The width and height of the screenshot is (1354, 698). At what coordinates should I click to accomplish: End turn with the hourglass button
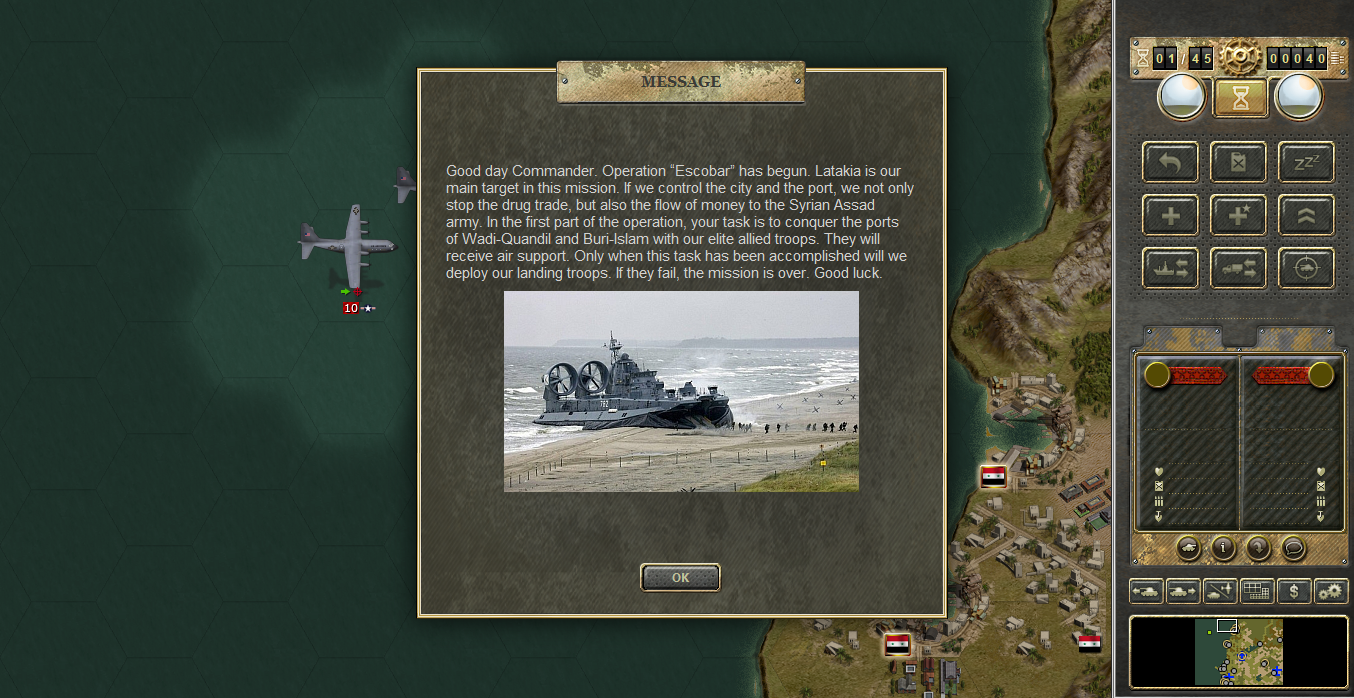click(x=1240, y=97)
